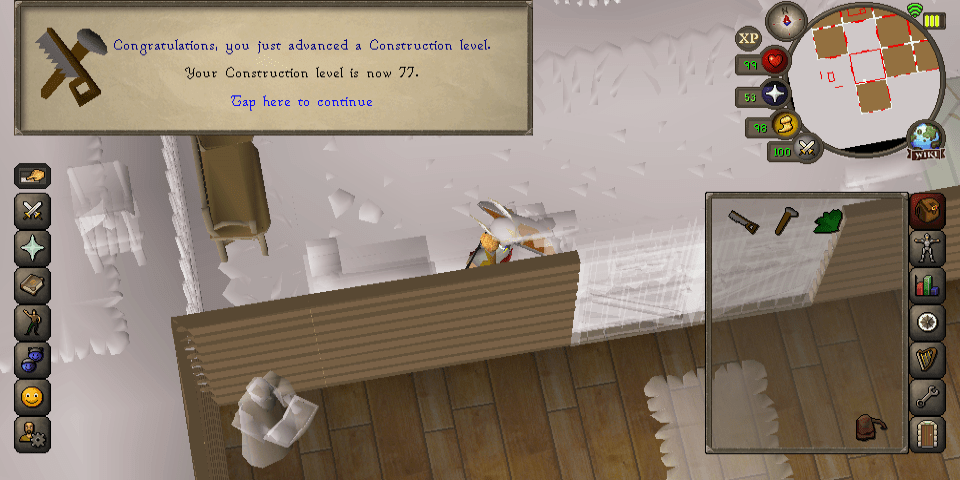Open the combat options crossed-swords tab
Image resolution: width=960 pixels, height=480 pixels.
pyautogui.click(x=33, y=212)
